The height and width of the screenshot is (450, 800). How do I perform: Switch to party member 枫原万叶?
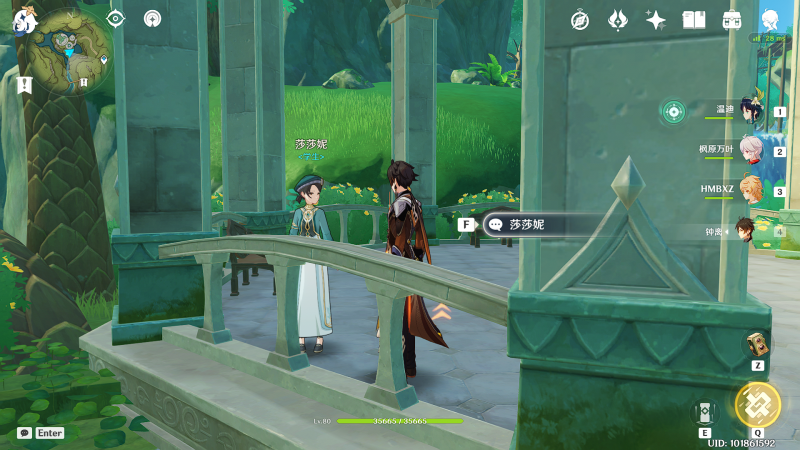coord(750,151)
